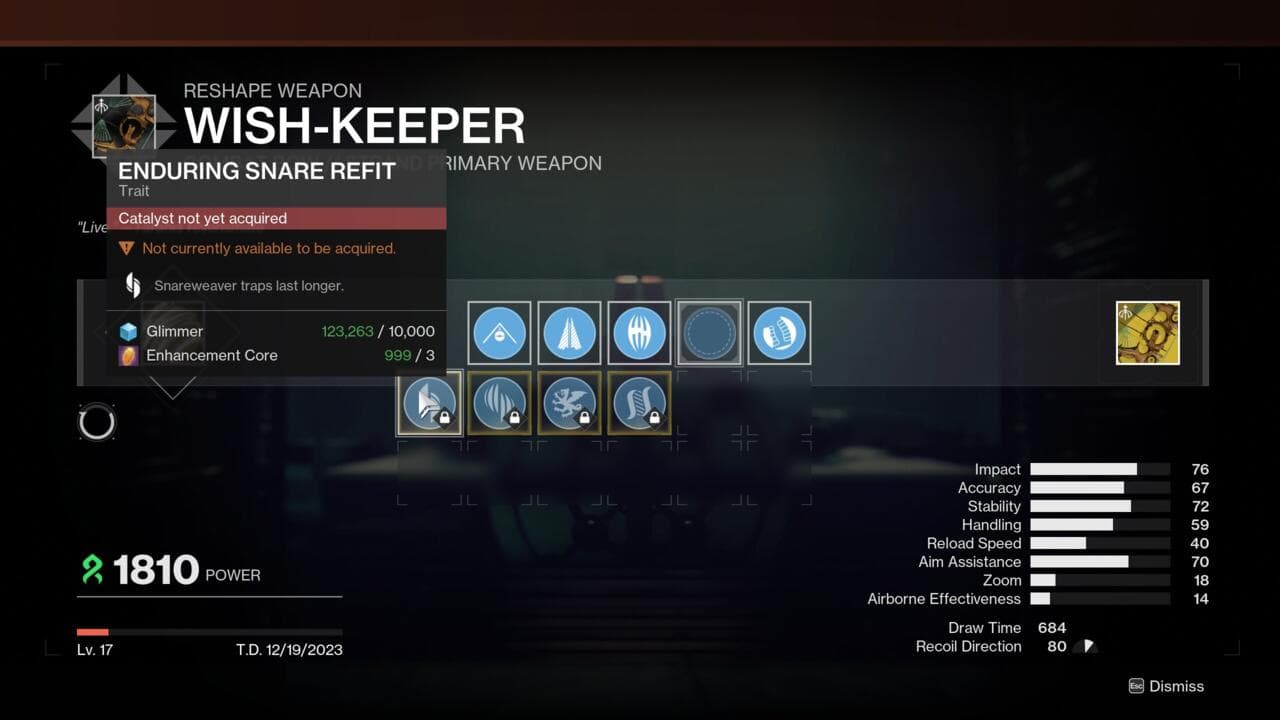Click the Snareweaver trait icon inside the tooltip
The image size is (1280, 720).
131,285
